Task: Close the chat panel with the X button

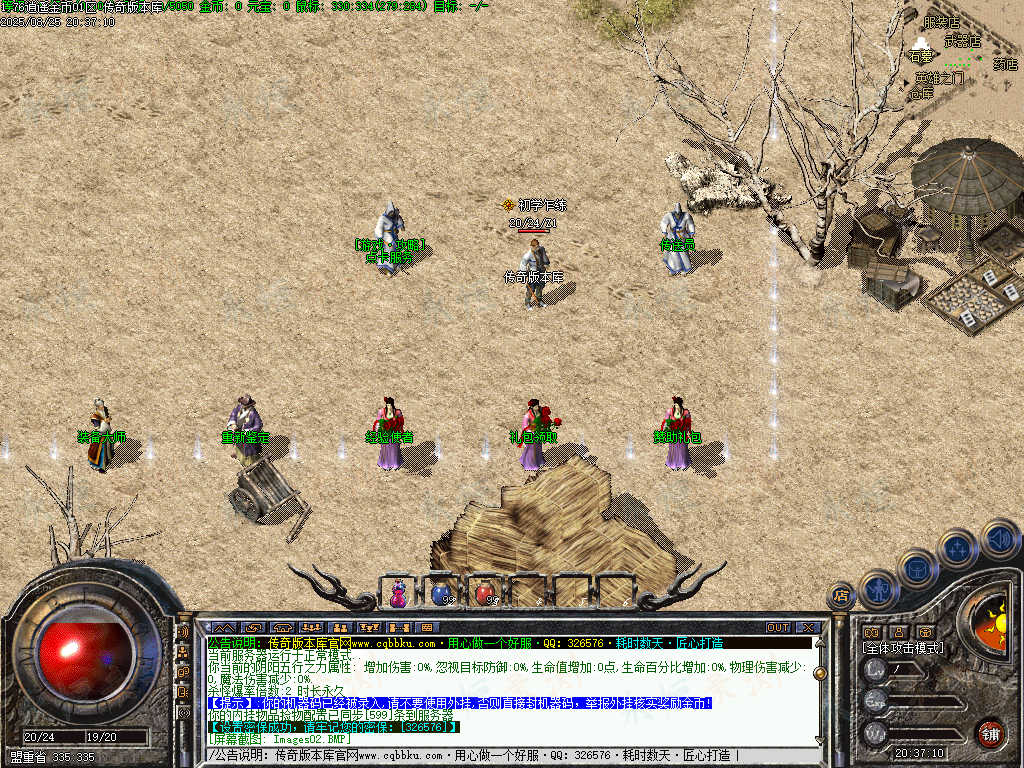Action: point(807,627)
